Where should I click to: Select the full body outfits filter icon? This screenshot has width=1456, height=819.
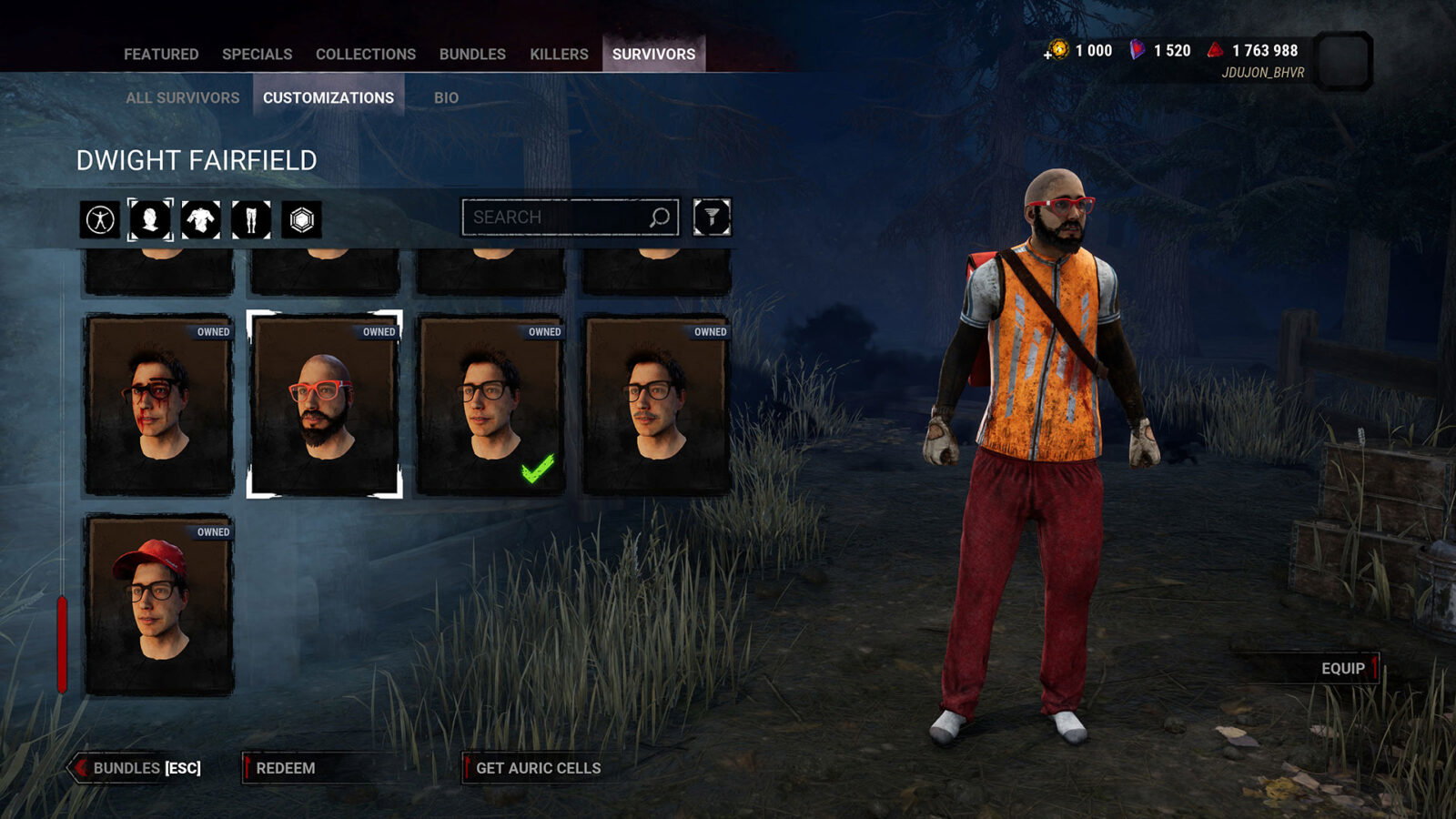pos(101,217)
